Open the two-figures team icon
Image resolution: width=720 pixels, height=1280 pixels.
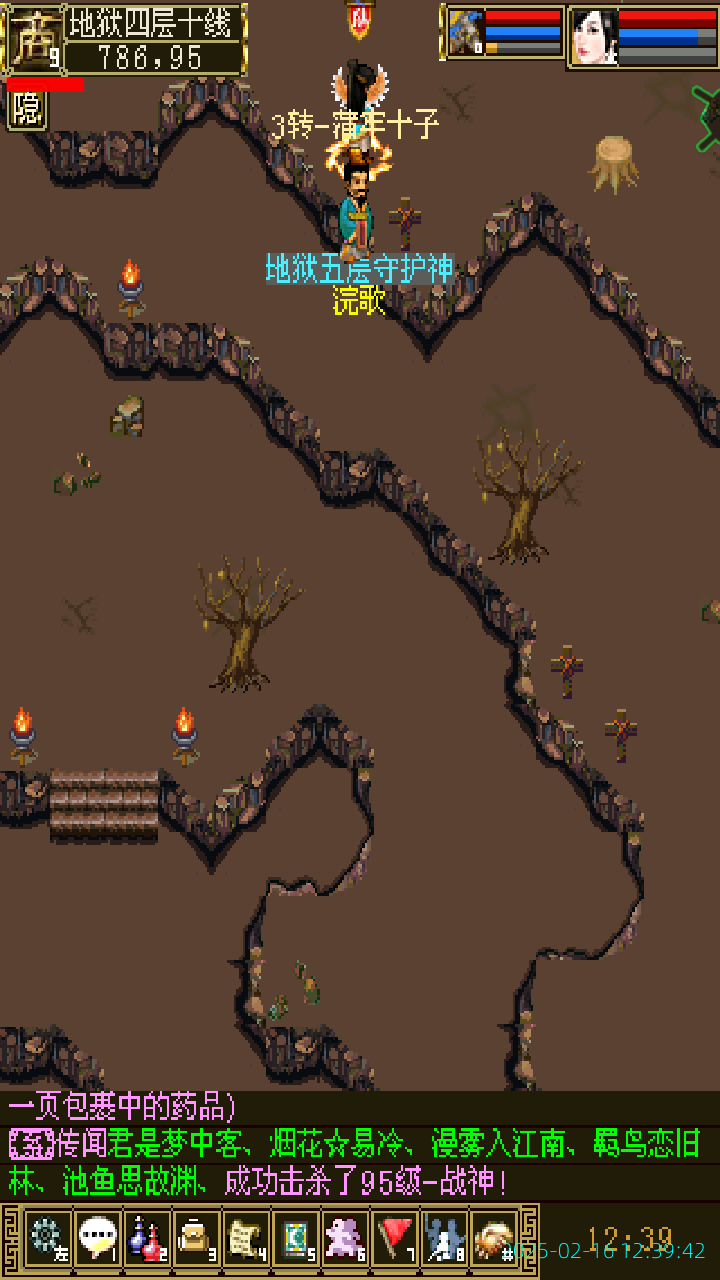(x=444, y=1238)
